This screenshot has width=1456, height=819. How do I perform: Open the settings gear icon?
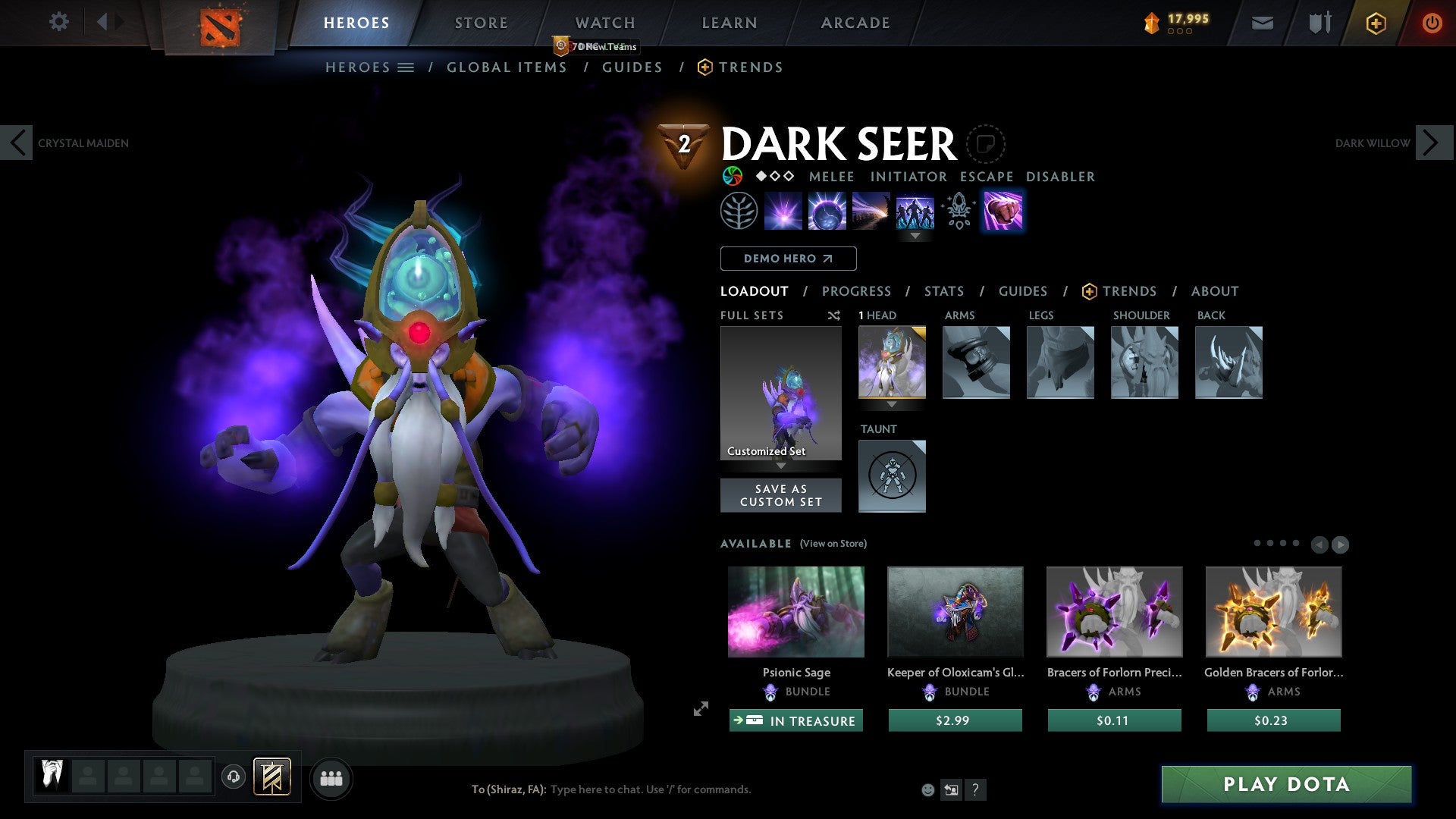(59, 22)
